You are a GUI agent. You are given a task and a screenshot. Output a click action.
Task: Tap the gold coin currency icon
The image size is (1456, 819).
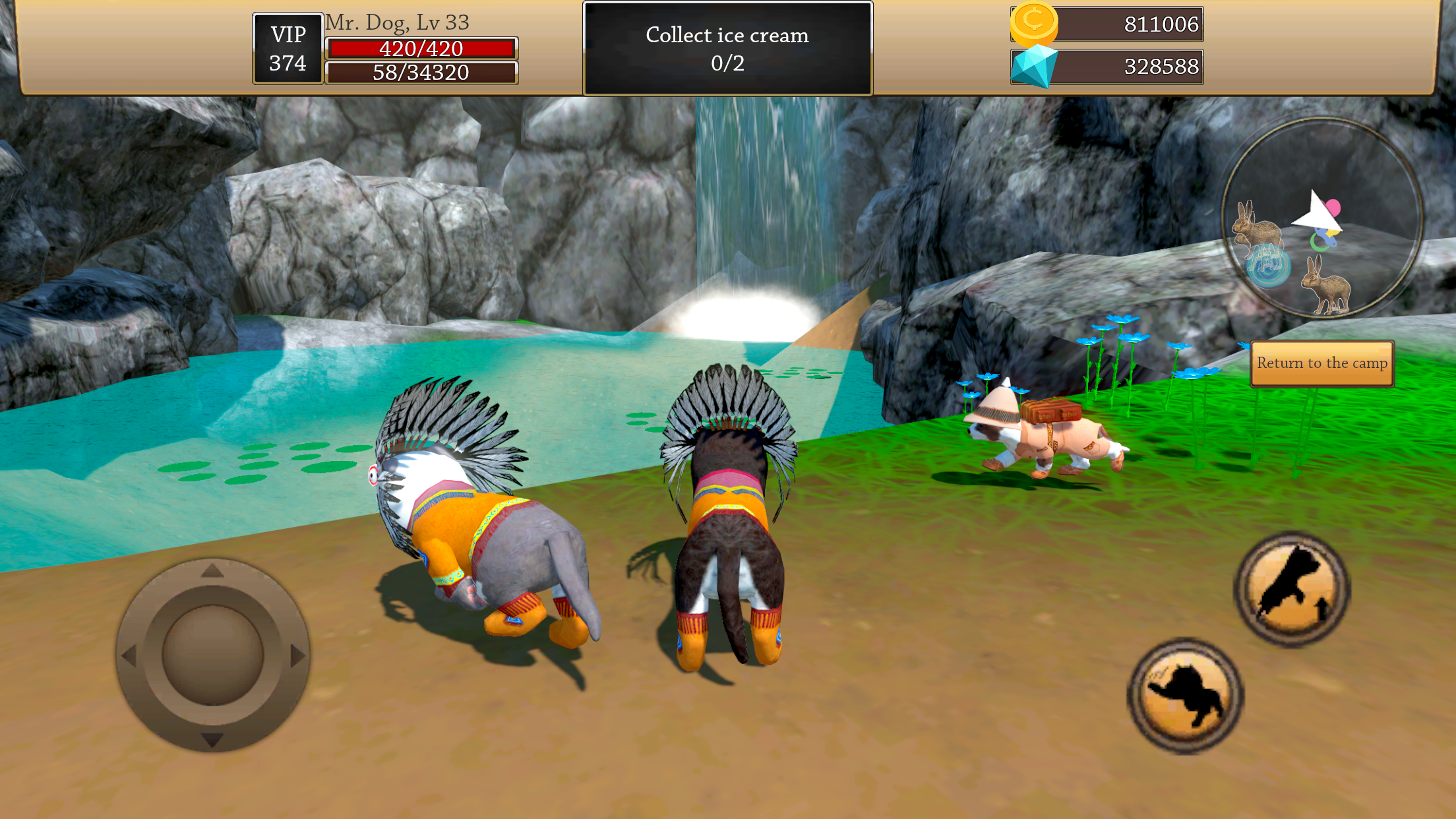1033,22
